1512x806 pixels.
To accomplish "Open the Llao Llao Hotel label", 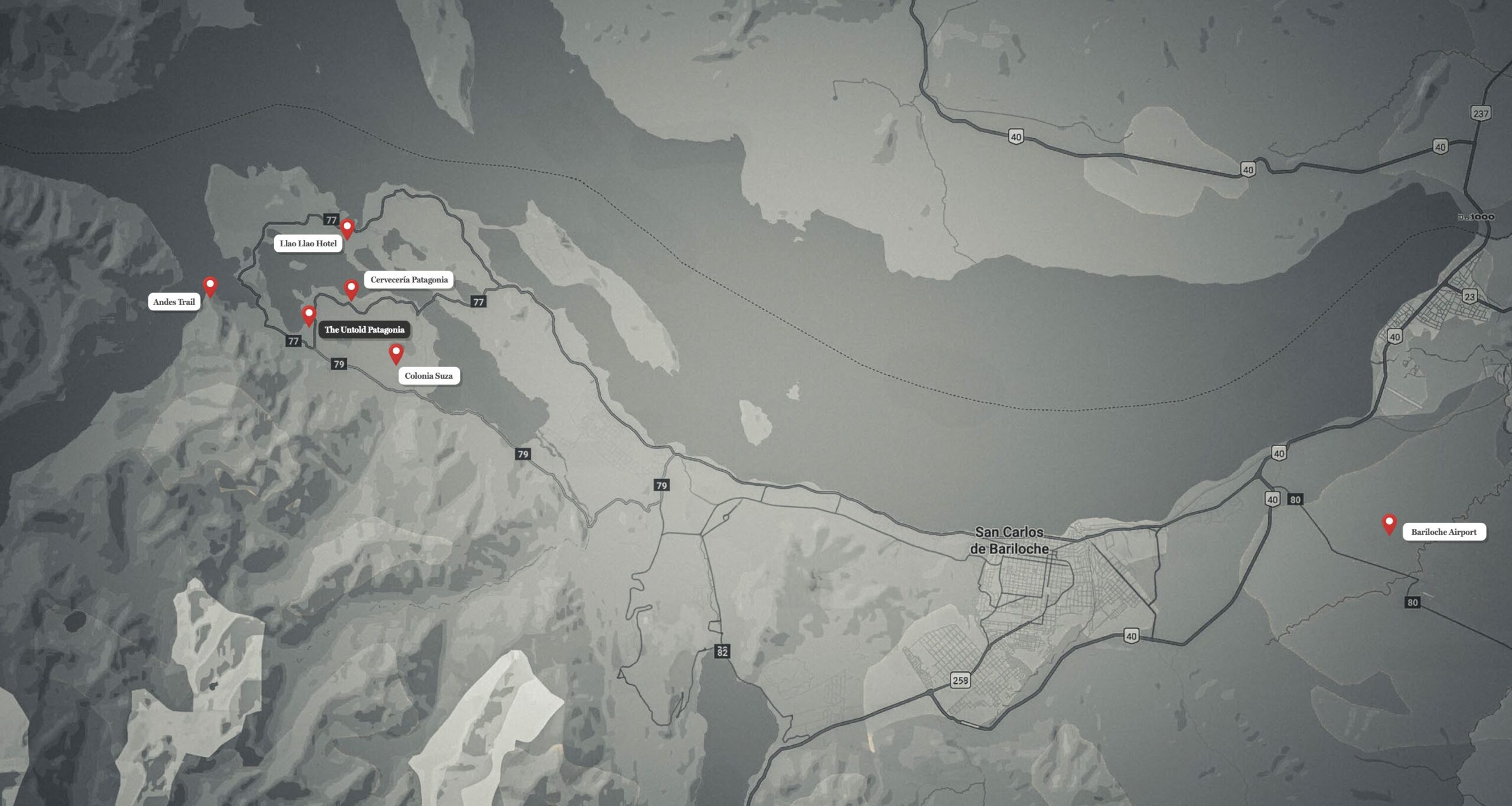I will click(308, 243).
